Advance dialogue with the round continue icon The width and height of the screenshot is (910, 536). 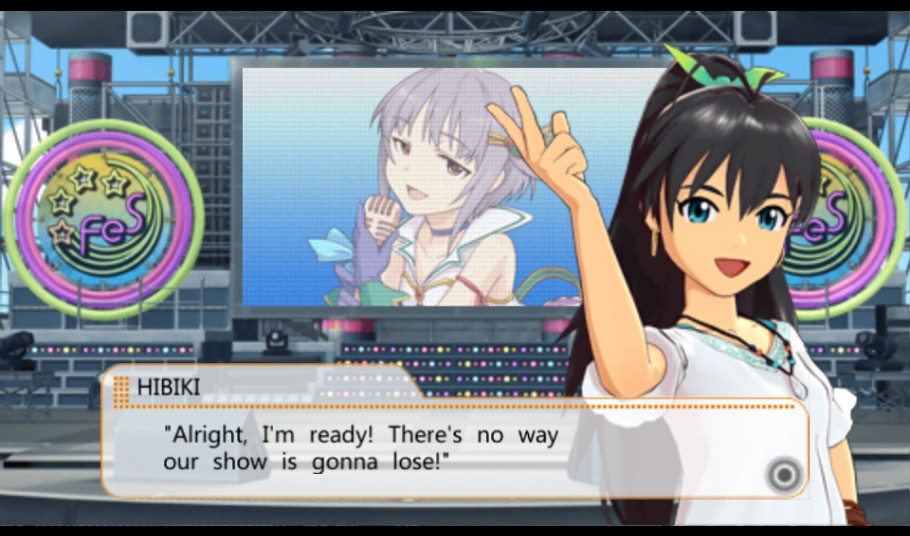(785, 473)
